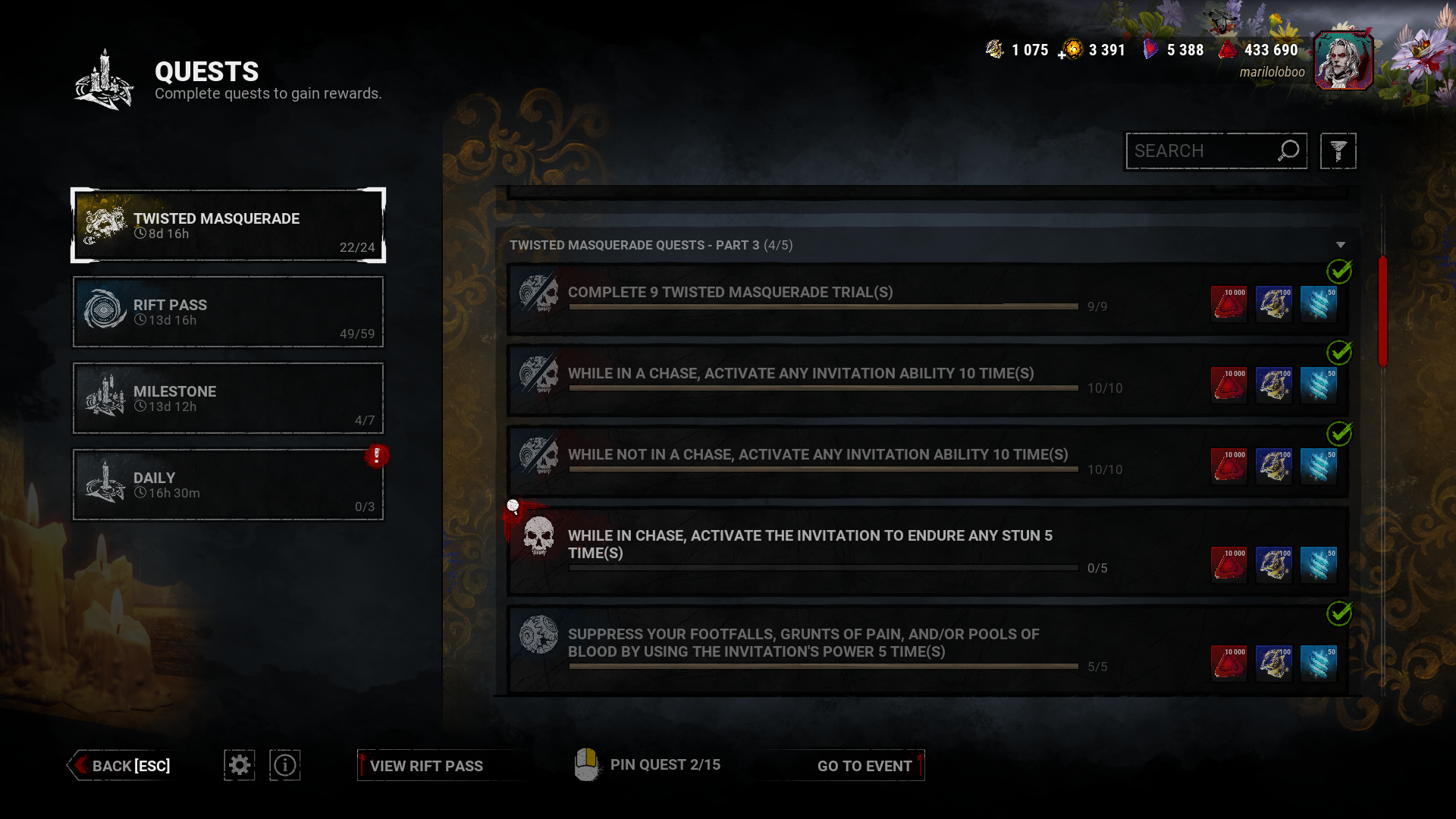
Task: Open the settings gear at the bottom
Action: (239, 765)
